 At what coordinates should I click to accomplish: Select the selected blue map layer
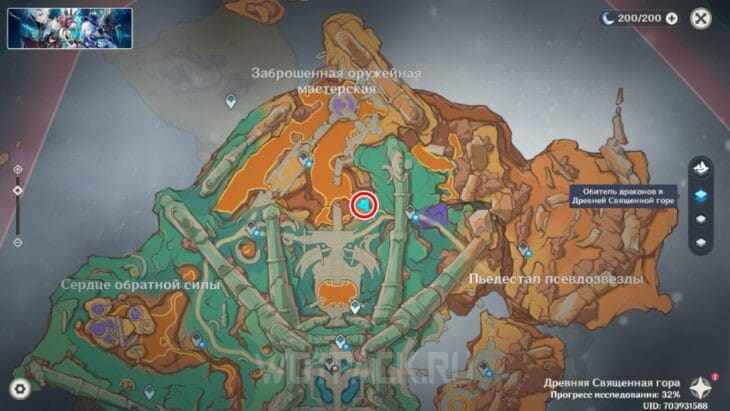click(x=701, y=193)
